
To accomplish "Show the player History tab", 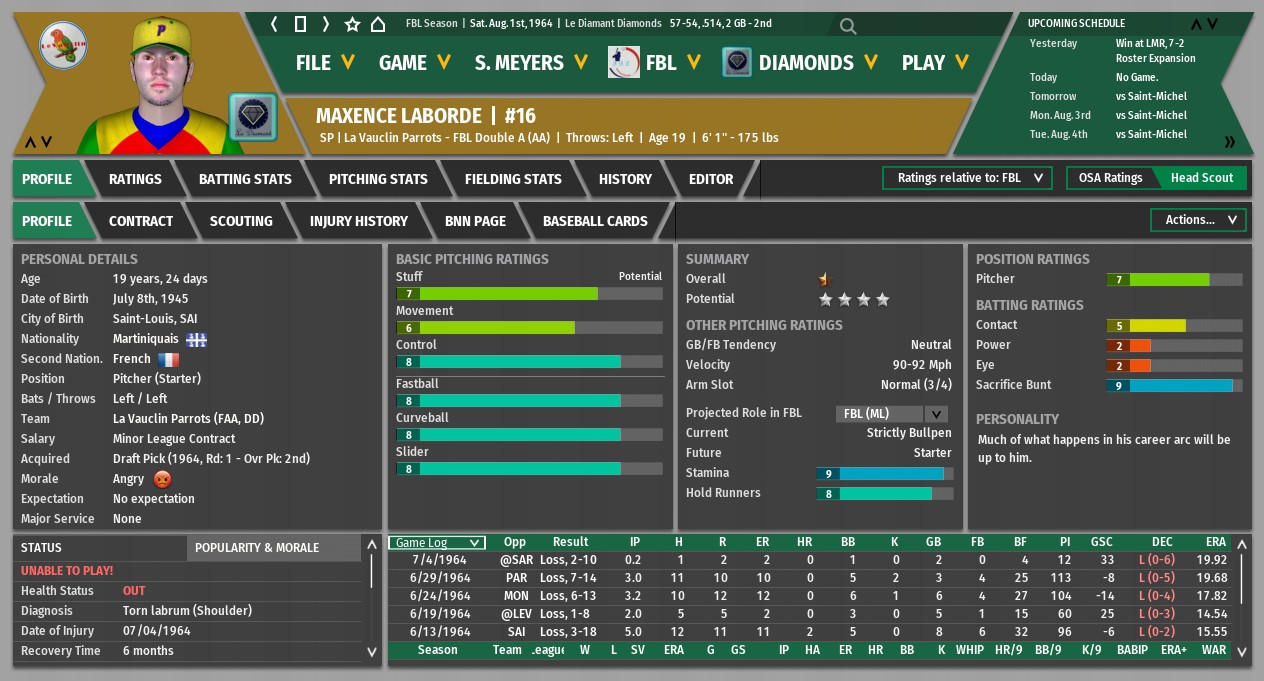I will (625, 179).
